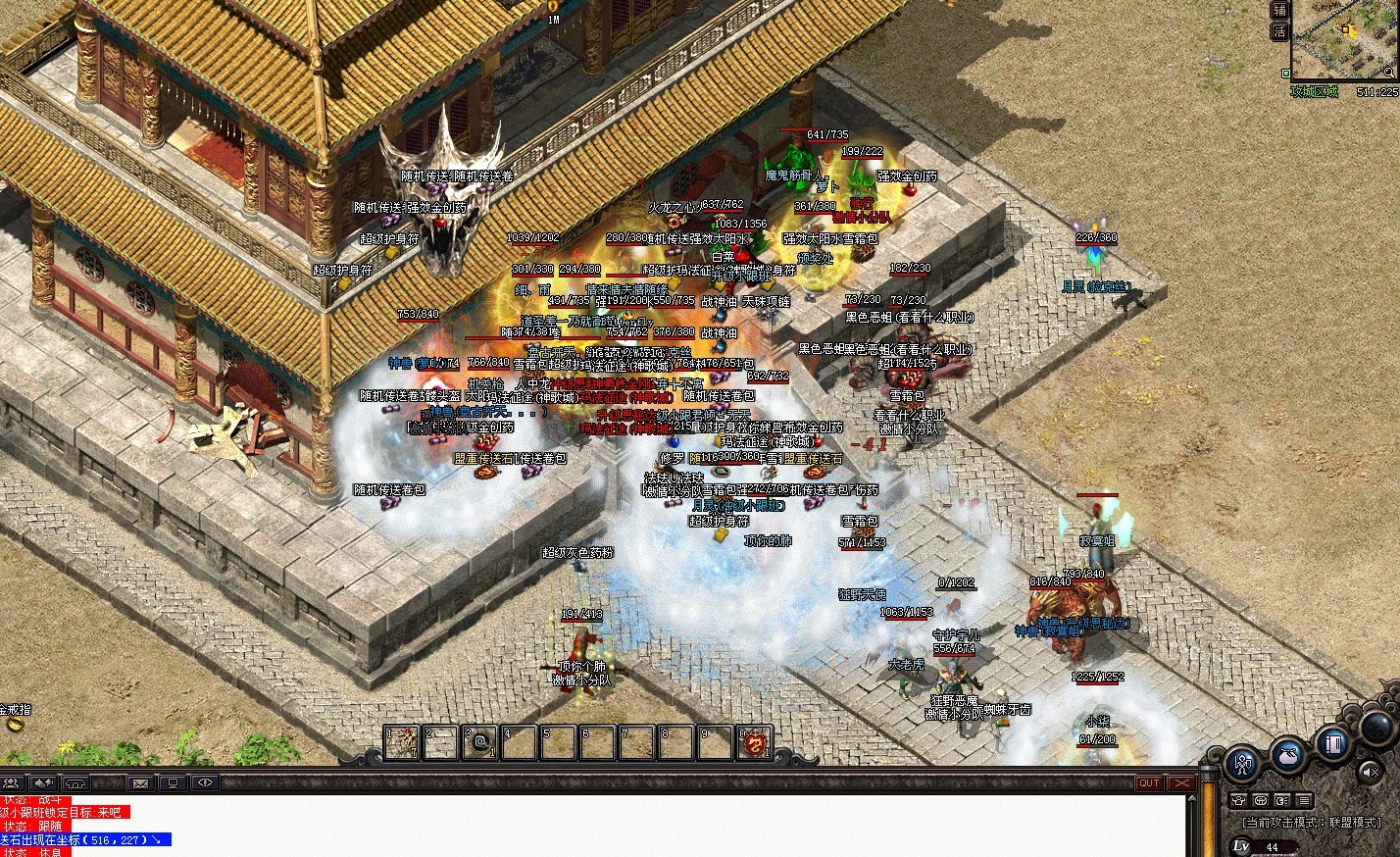Viewport: 1400px width, 857px height.
Task: Use the red orb in hotbar slot 0
Action: tap(756, 743)
